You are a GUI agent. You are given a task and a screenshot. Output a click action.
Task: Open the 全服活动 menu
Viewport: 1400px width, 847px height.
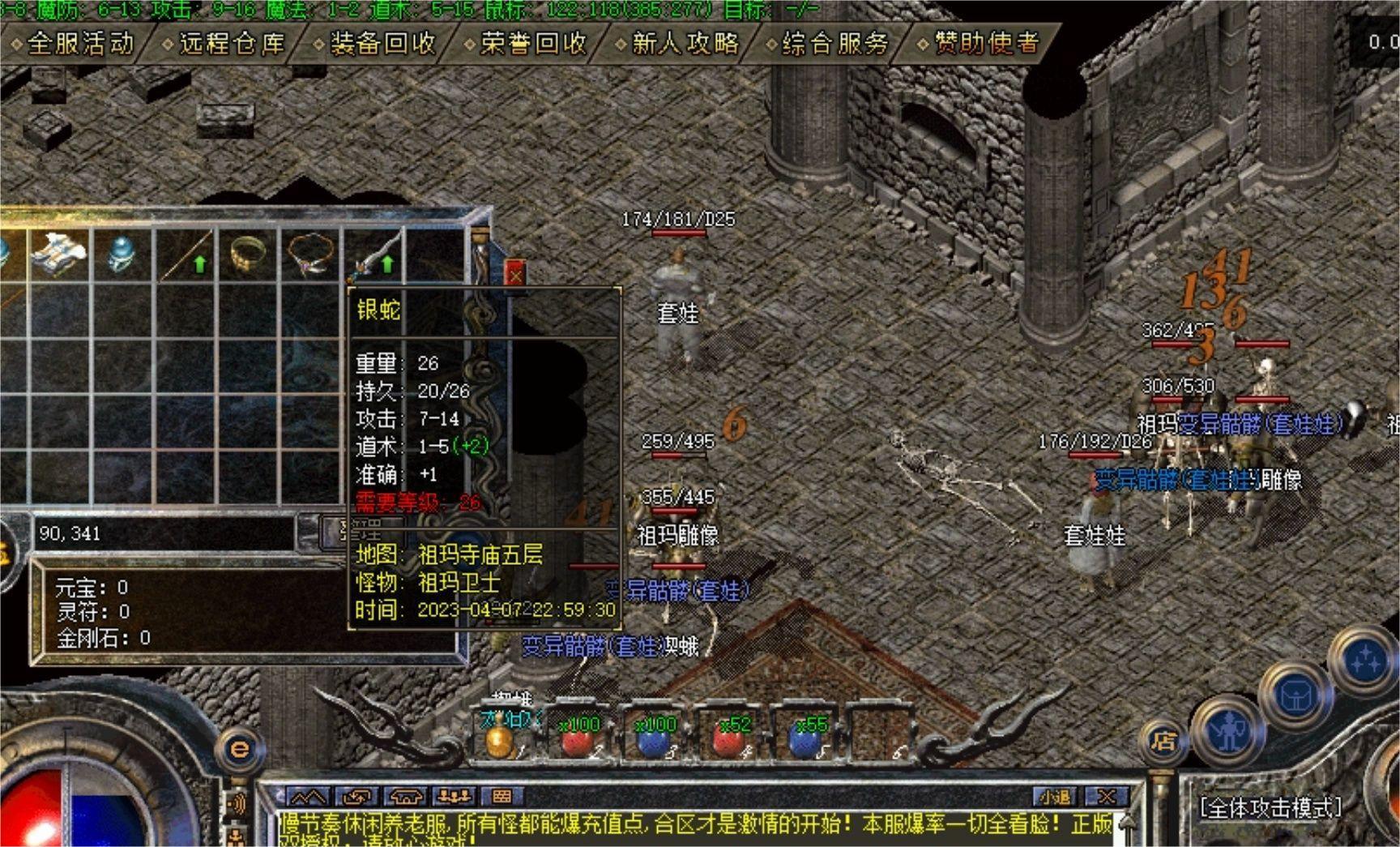(x=79, y=43)
